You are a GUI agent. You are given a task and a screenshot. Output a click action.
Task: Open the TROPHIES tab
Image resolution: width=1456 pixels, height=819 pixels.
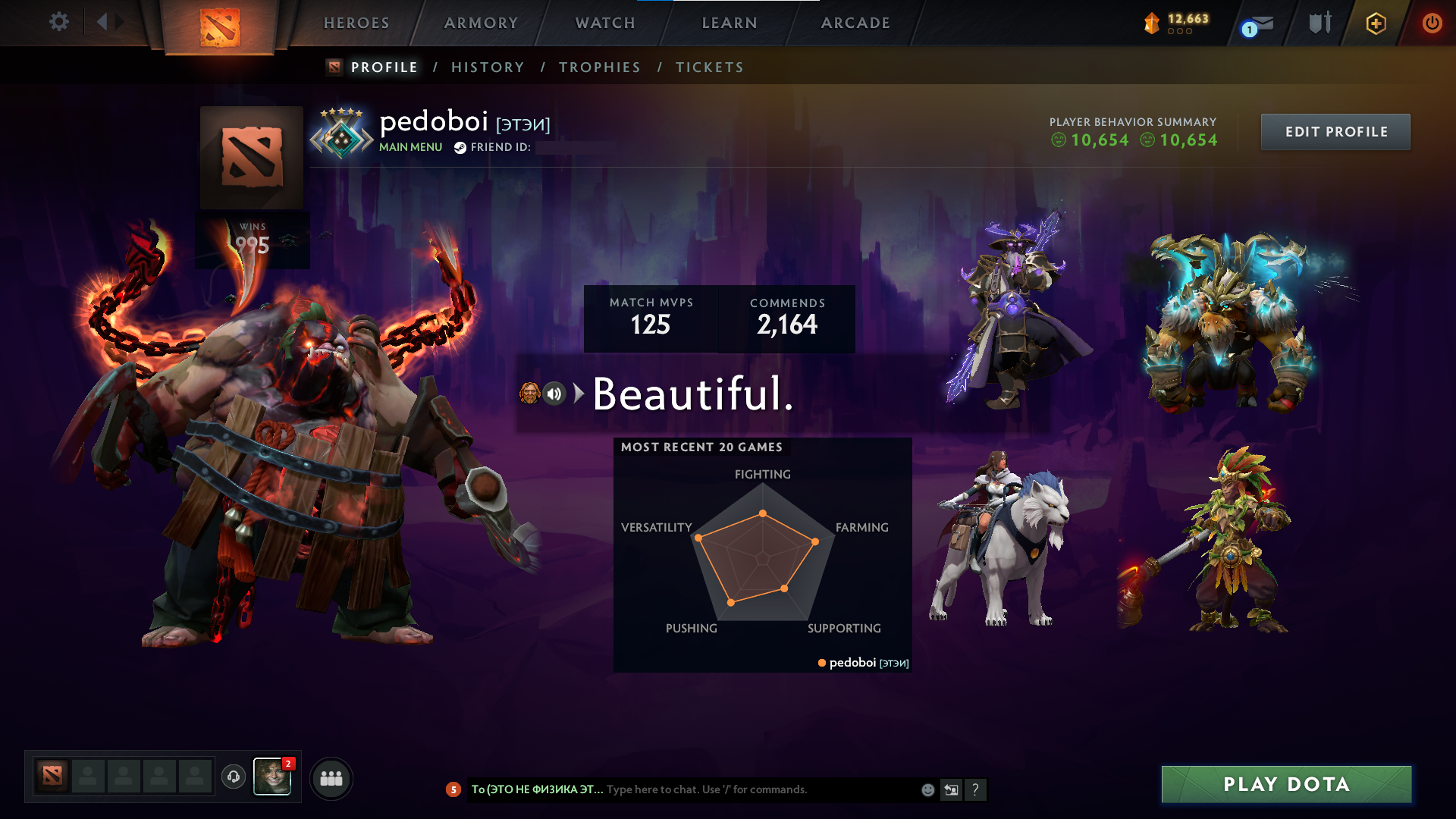click(x=599, y=67)
